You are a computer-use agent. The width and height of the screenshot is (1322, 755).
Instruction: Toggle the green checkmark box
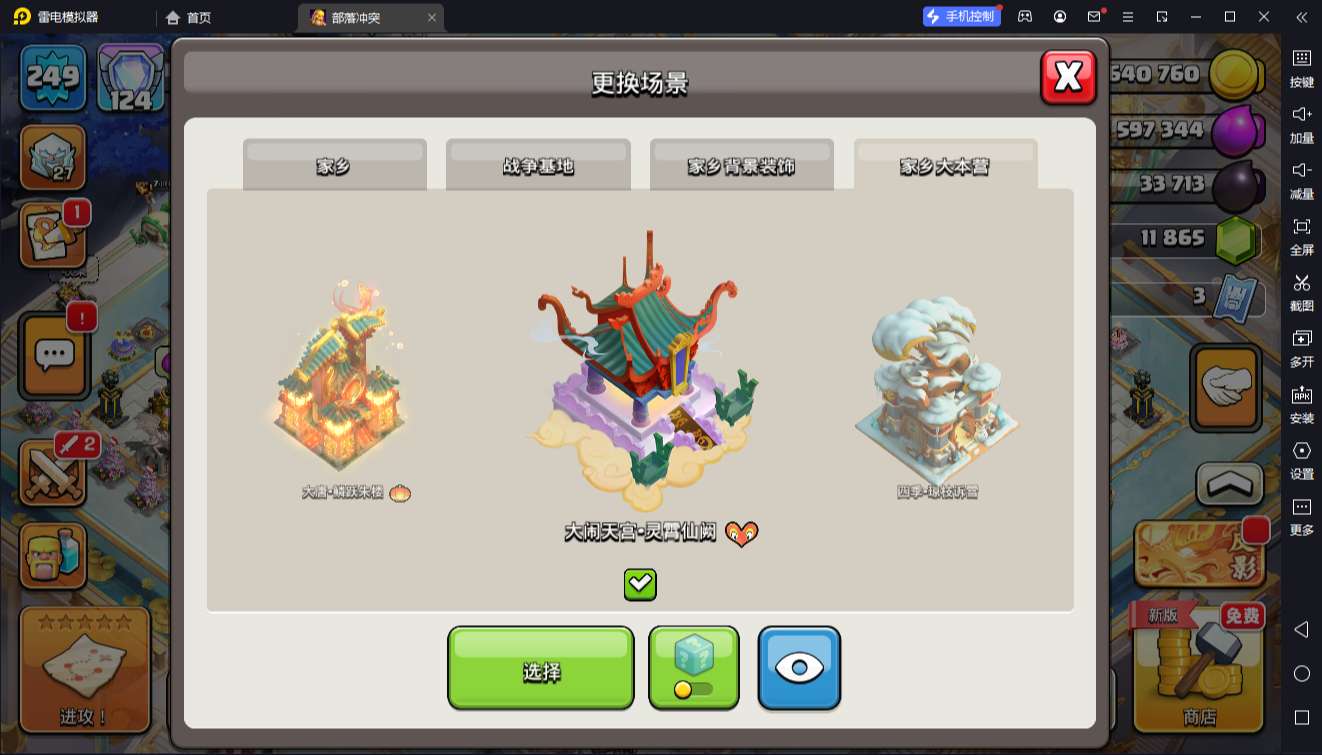click(x=640, y=584)
